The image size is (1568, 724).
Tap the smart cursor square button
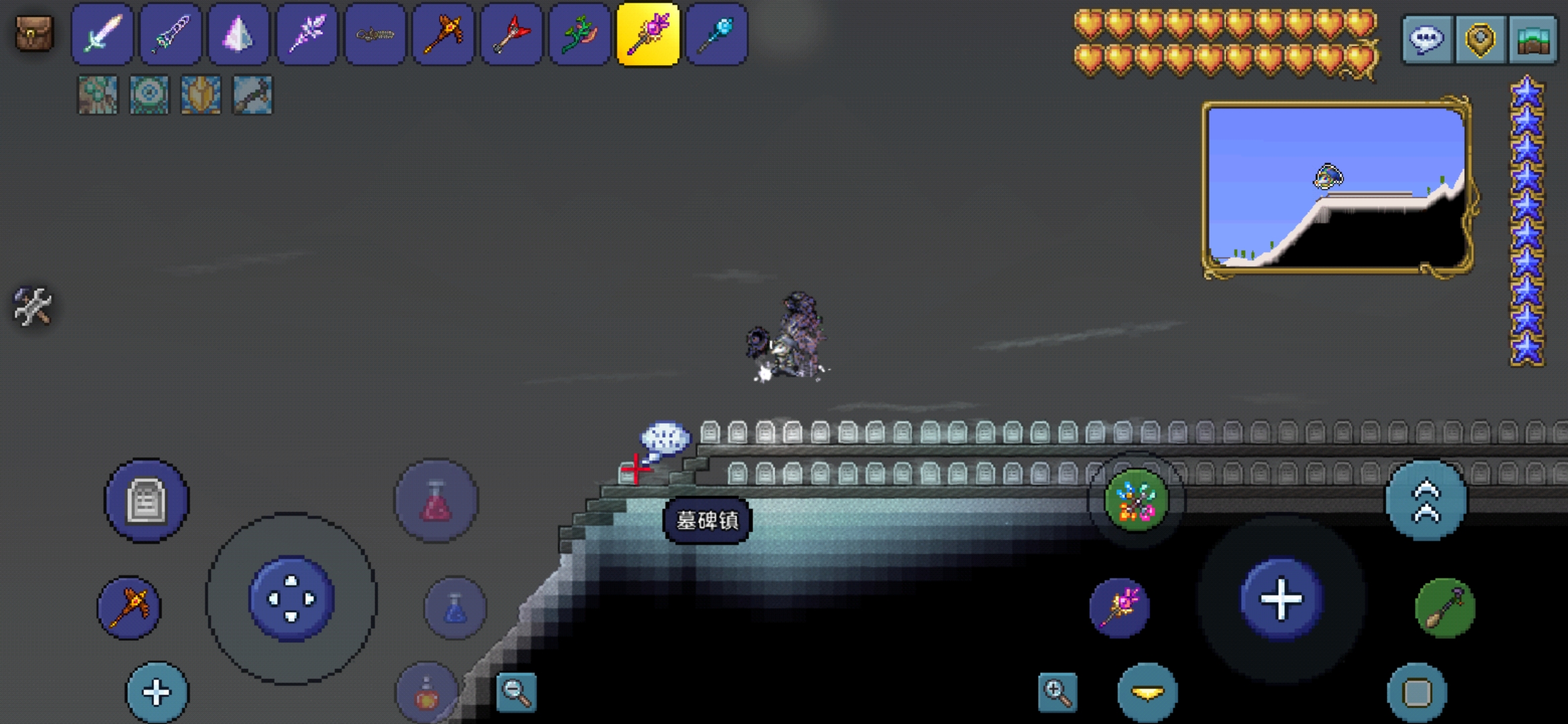coord(1416,692)
